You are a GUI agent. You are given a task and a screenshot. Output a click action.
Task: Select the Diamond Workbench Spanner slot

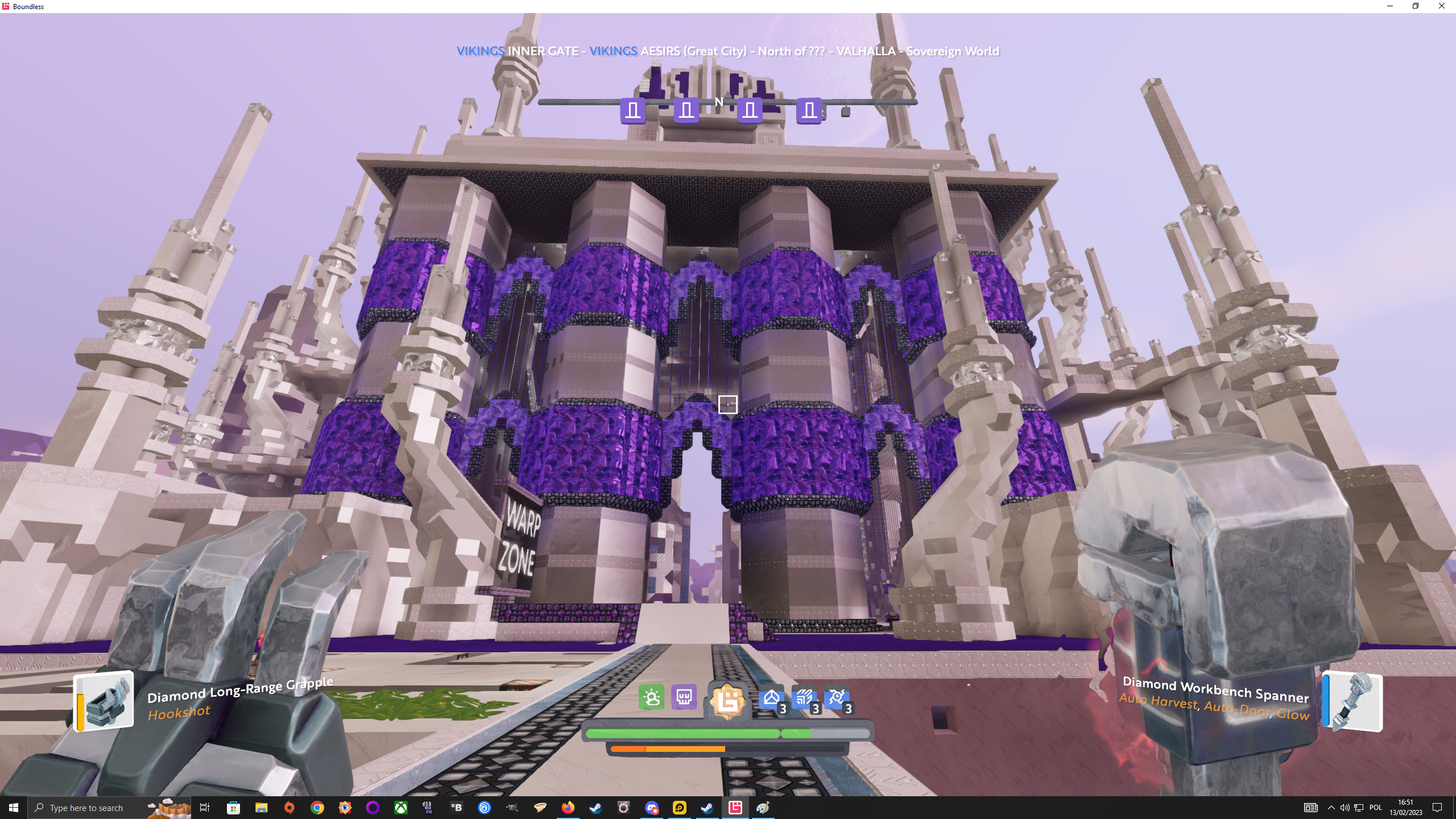tap(1353, 701)
